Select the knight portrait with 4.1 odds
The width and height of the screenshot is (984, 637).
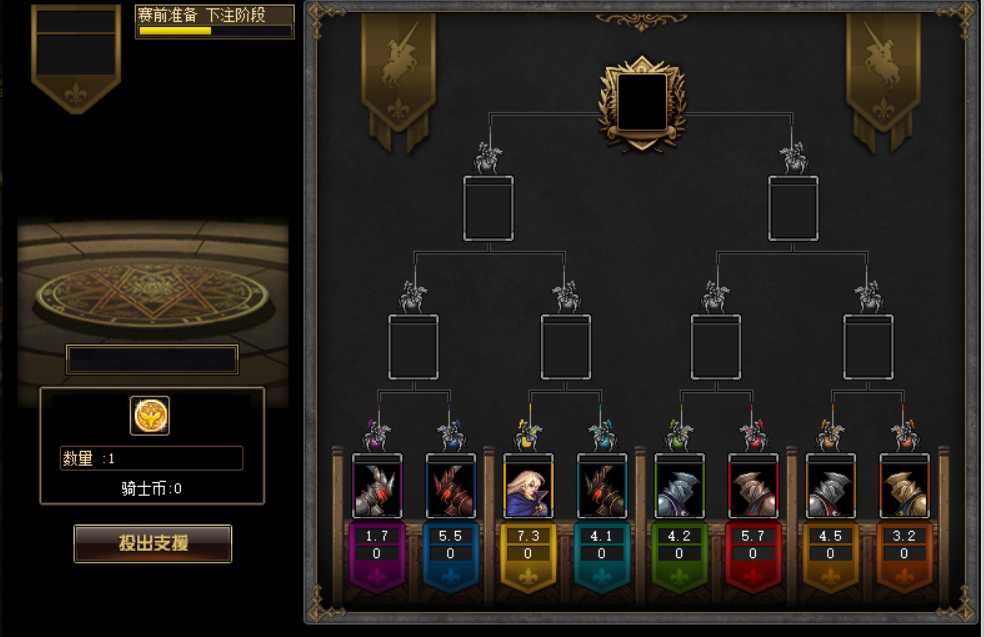601,488
